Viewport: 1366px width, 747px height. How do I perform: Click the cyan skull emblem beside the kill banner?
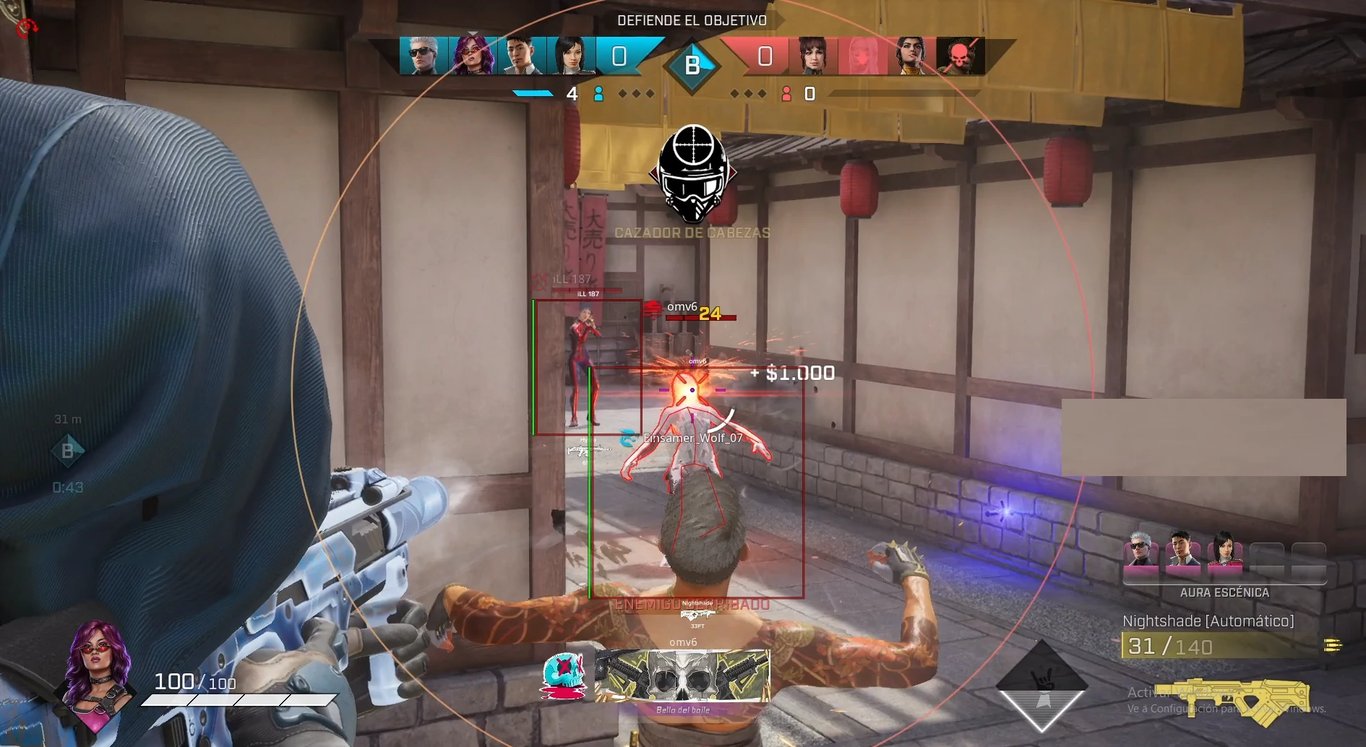(x=558, y=675)
